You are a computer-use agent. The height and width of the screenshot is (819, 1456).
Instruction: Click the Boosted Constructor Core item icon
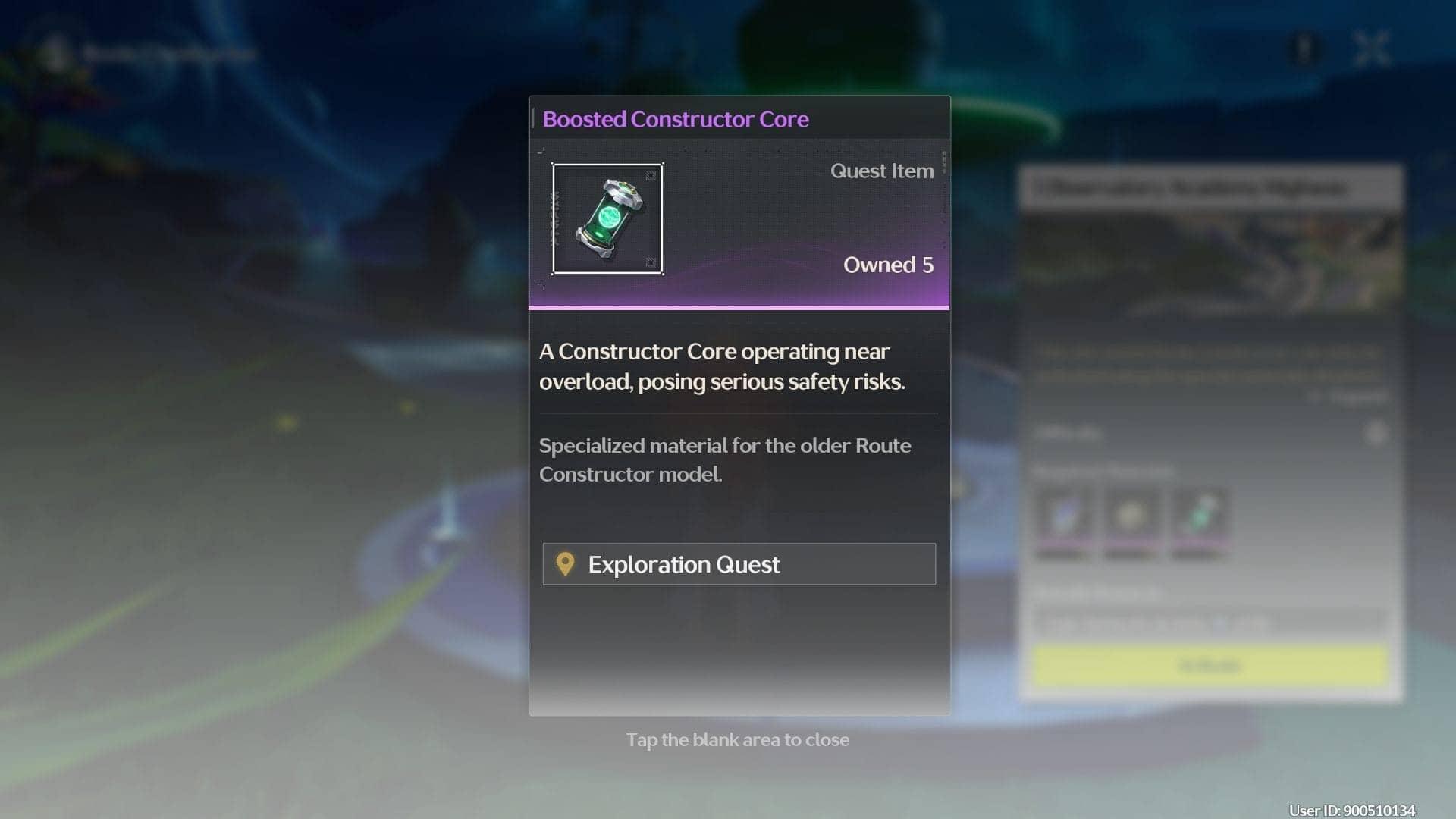point(607,219)
